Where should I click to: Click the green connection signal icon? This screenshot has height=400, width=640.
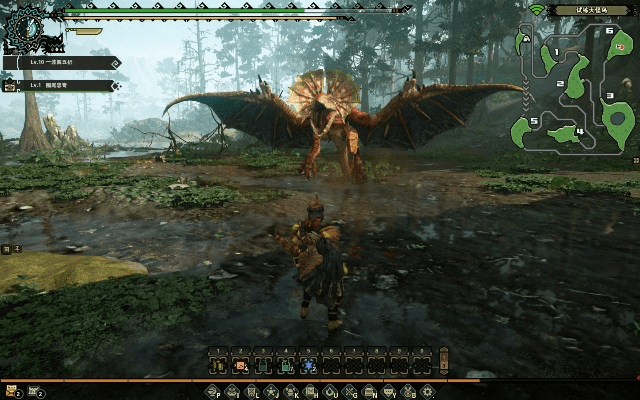pyautogui.click(x=535, y=10)
